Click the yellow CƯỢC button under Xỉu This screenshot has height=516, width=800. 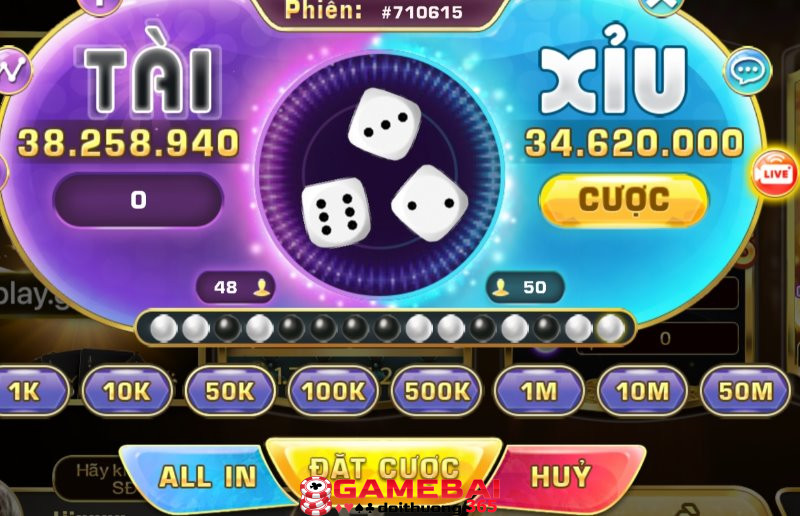point(623,200)
